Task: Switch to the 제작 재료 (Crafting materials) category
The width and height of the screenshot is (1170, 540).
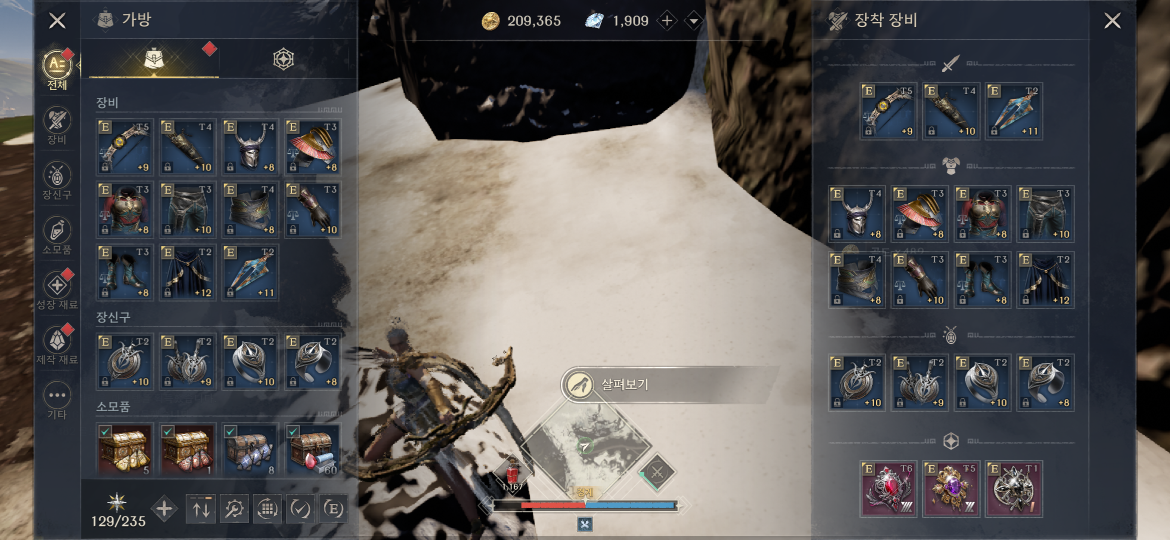Action: pos(57,343)
